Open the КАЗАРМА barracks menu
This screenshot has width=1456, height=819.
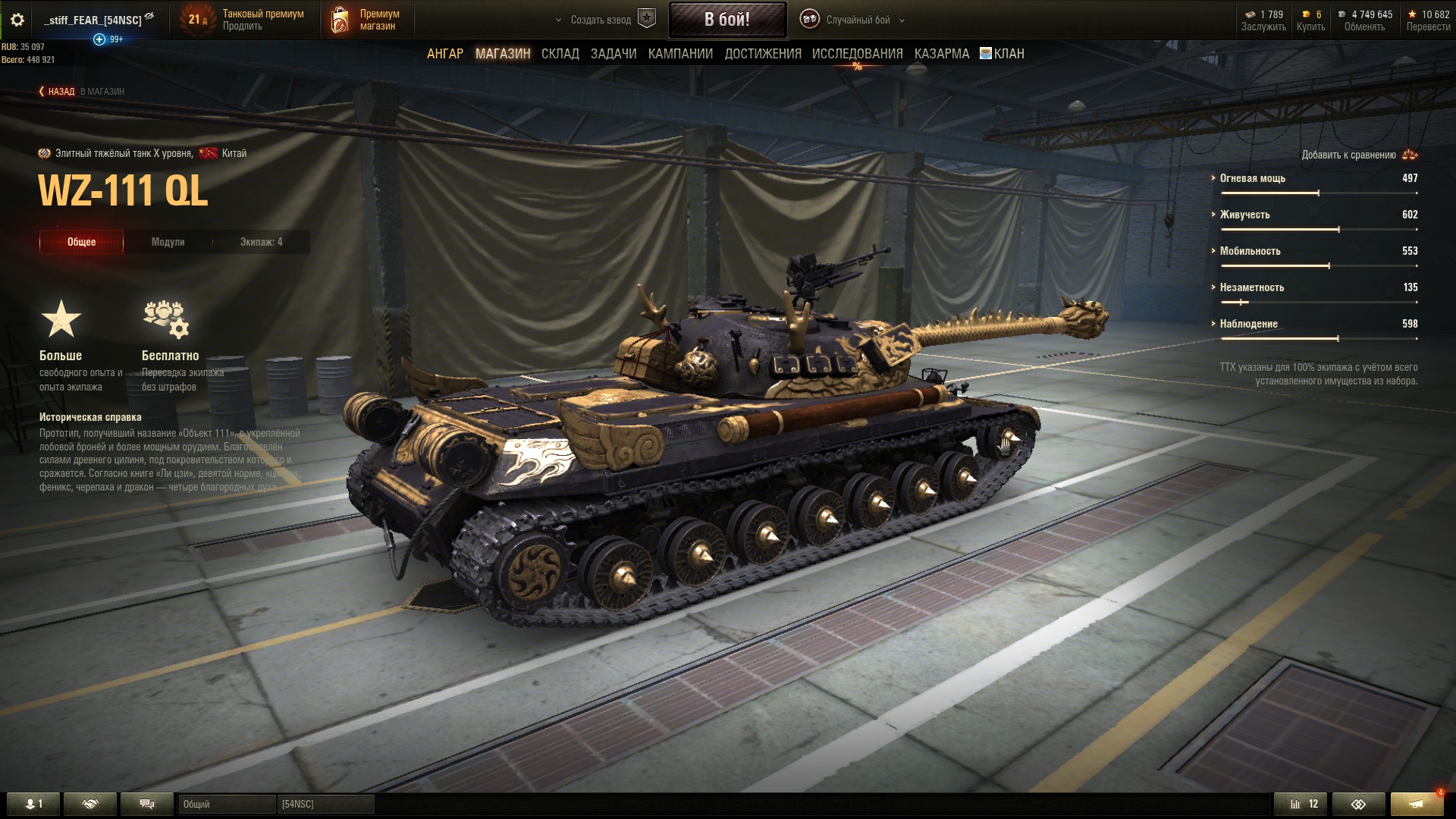pos(941,54)
